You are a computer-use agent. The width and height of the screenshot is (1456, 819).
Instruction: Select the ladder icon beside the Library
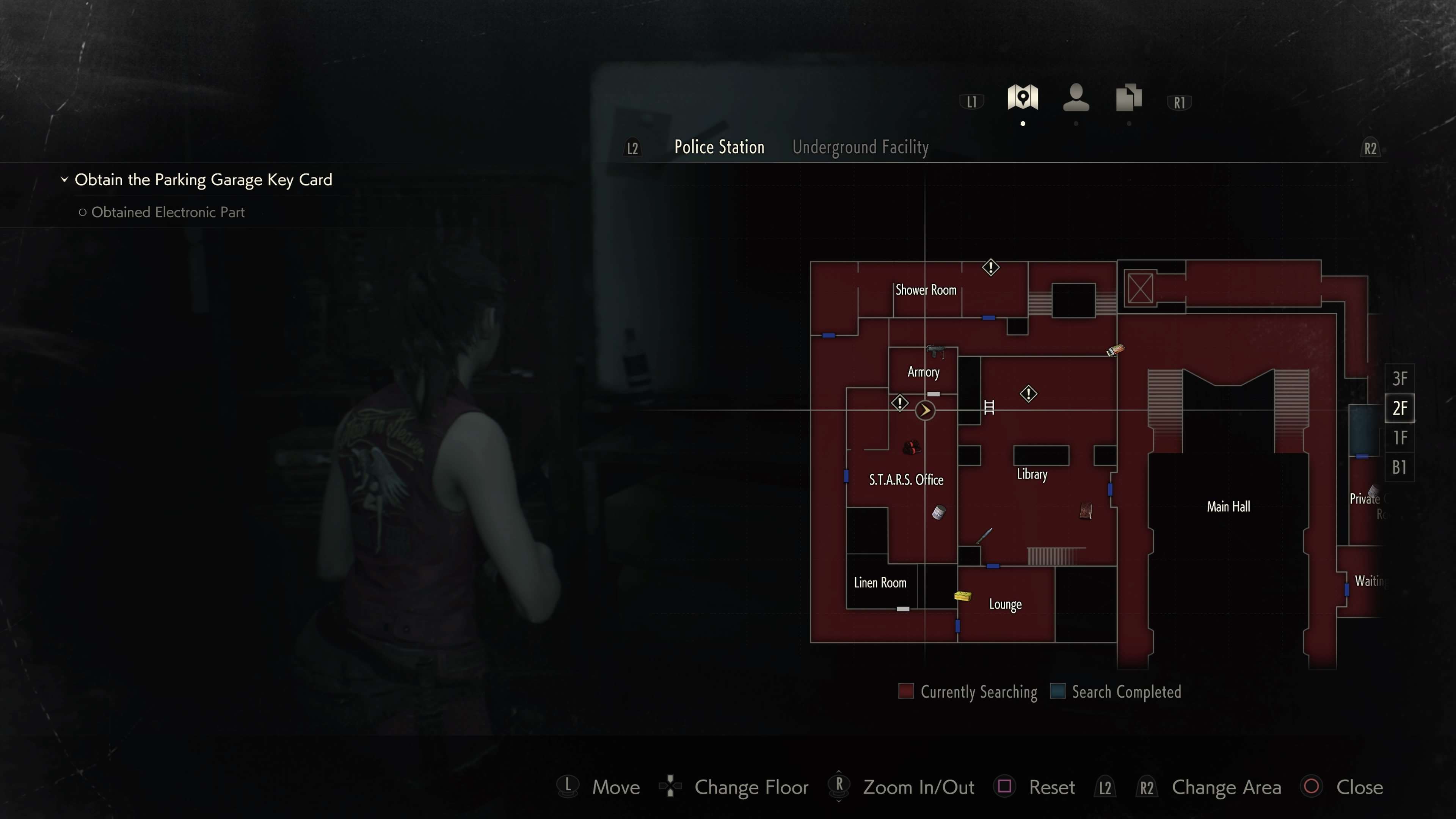(x=988, y=407)
